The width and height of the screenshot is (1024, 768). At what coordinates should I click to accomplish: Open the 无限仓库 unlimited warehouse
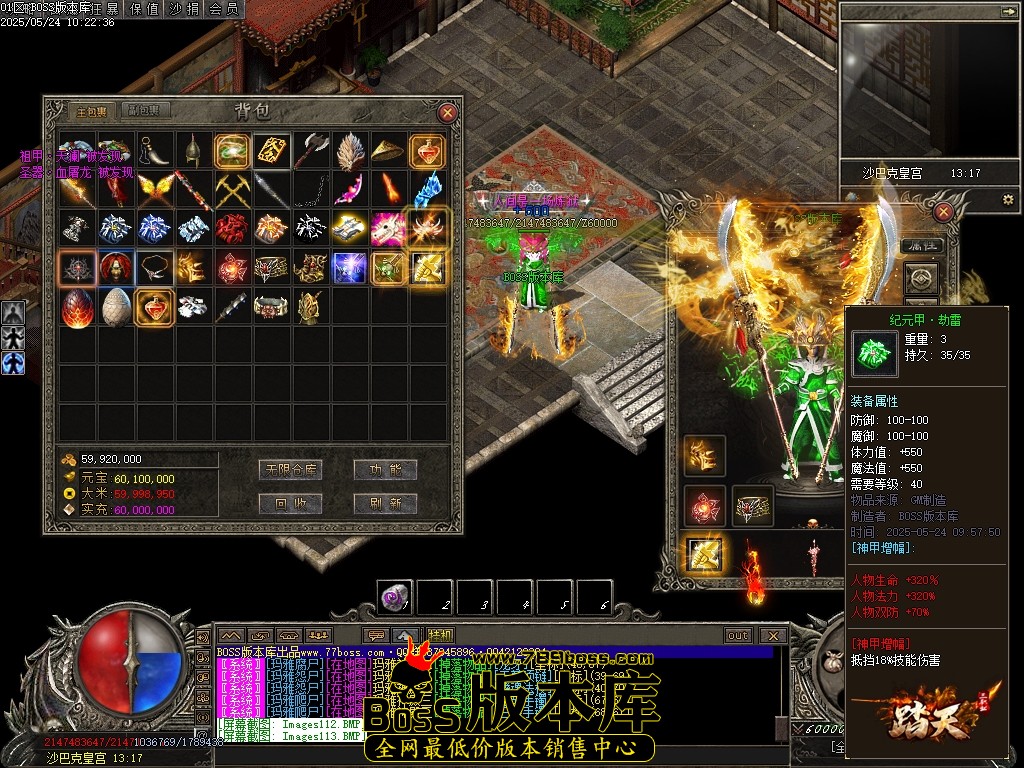pos(289,470)
